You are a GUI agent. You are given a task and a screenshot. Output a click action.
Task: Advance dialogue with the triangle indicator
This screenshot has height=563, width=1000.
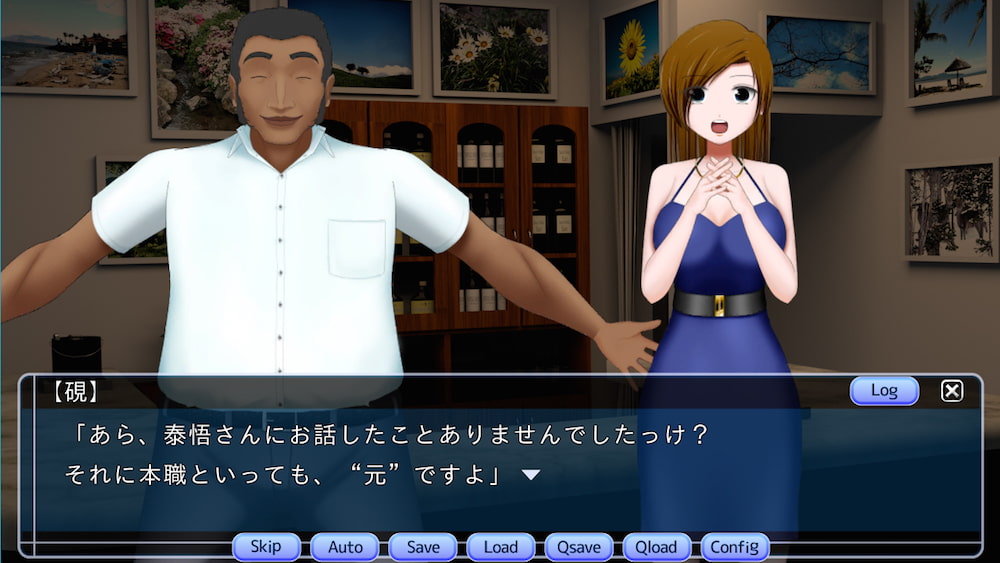(531, 475)
